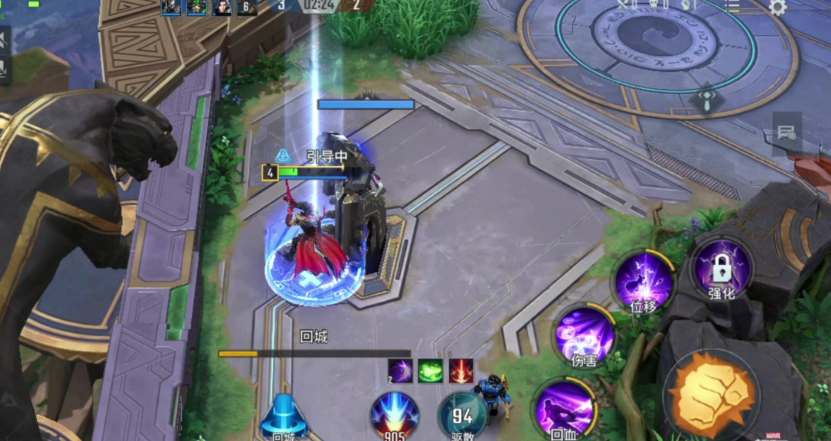Activate the 位移 dash skill

(x=642, y=279)
